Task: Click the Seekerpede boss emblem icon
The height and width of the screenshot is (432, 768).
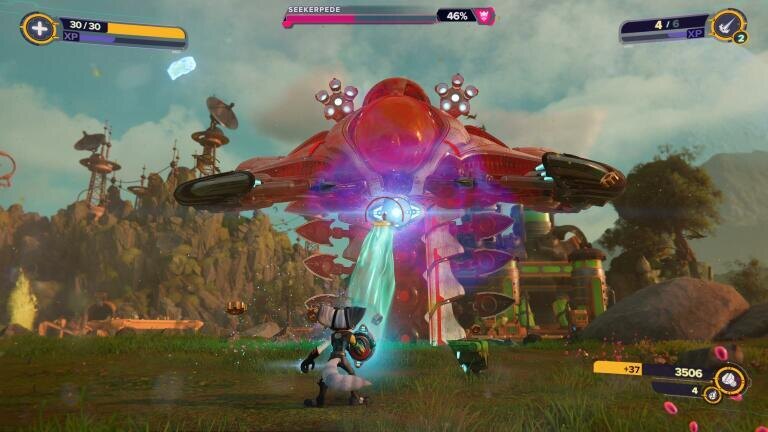Action: [x=485, y=16]
